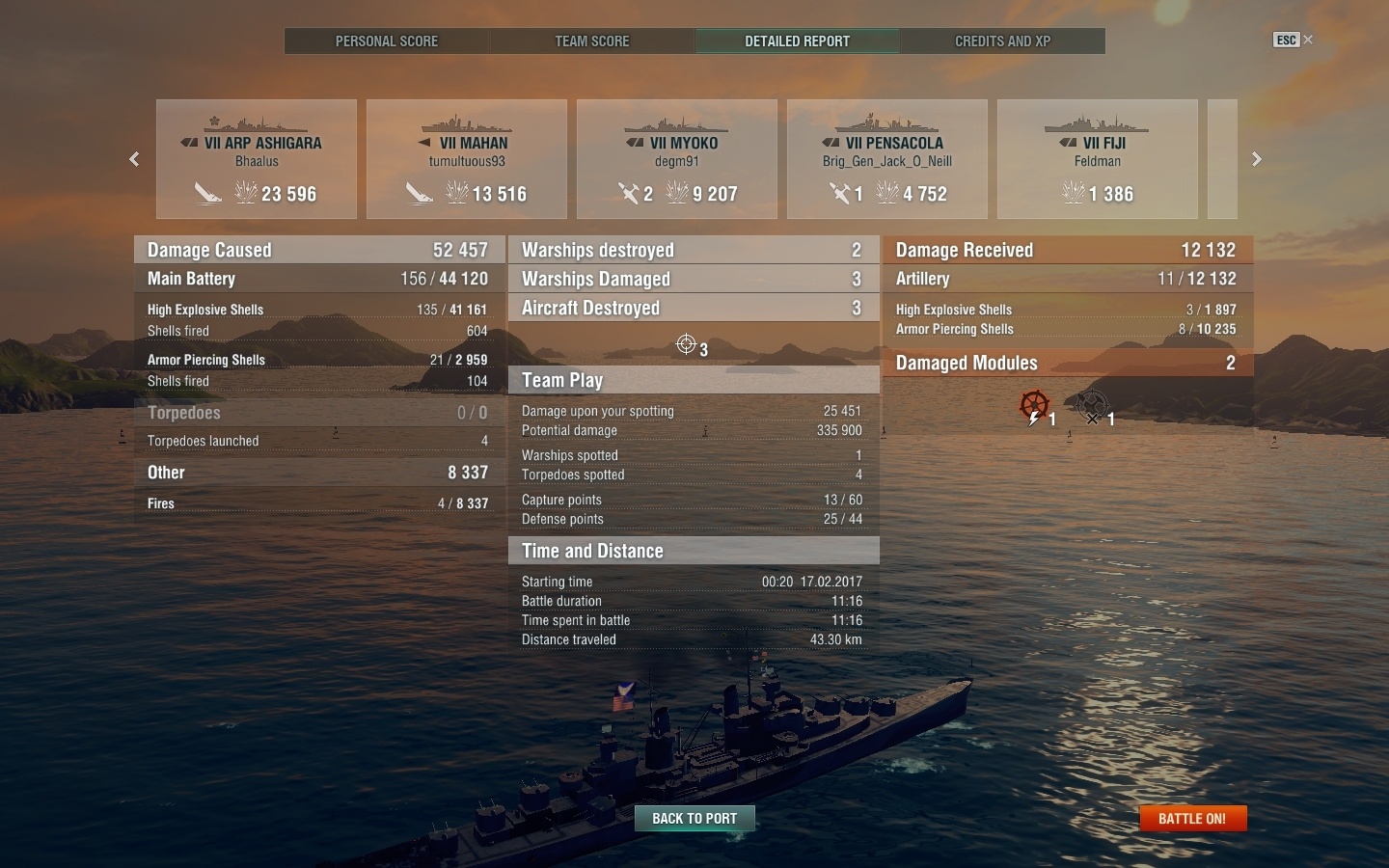The image size is (1389, 868).
Task: Advance the ship carousel with the right arrow
Action: 1256,159
